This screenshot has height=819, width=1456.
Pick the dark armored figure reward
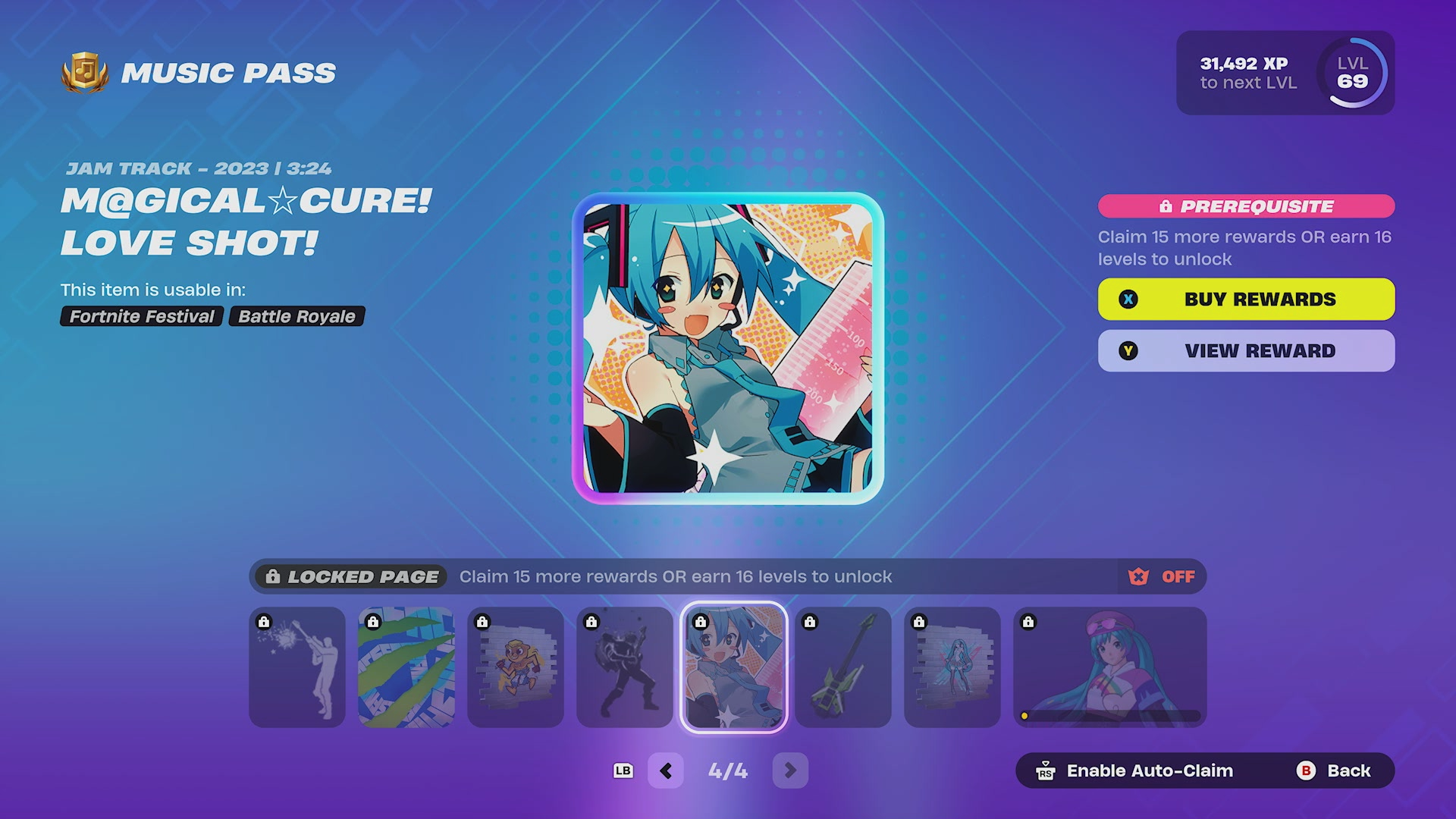click(625, 667)
